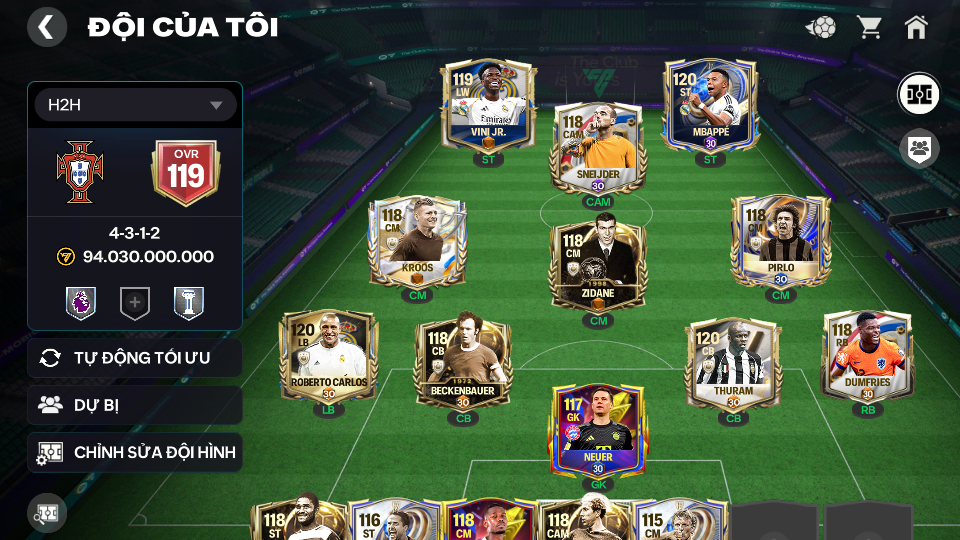The width and height of the screenshot is (960, 540).
Task: Tap the Pirlo player card
Action: point(780,242)
